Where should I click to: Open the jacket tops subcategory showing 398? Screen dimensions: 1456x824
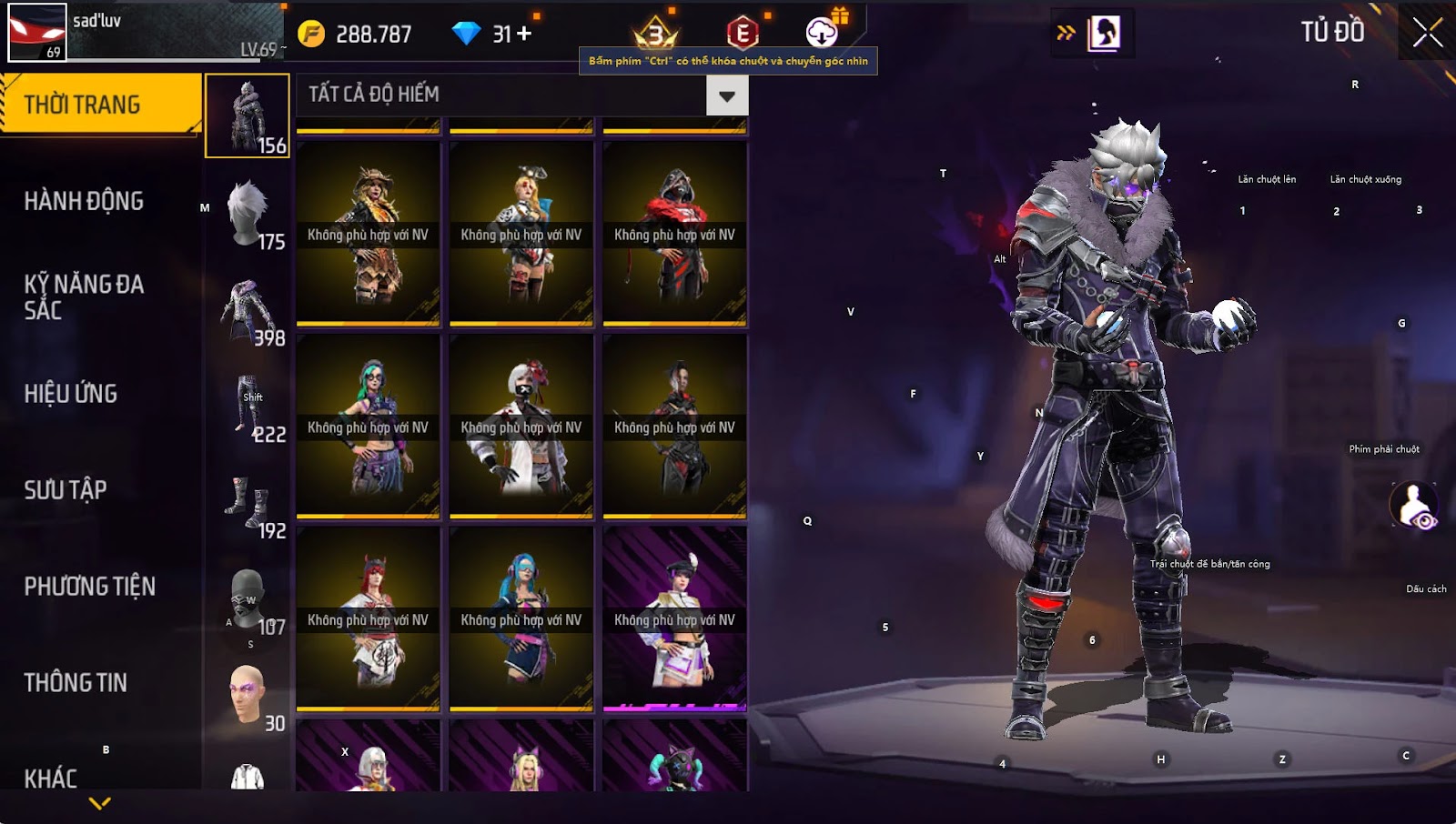click(248, 311)
